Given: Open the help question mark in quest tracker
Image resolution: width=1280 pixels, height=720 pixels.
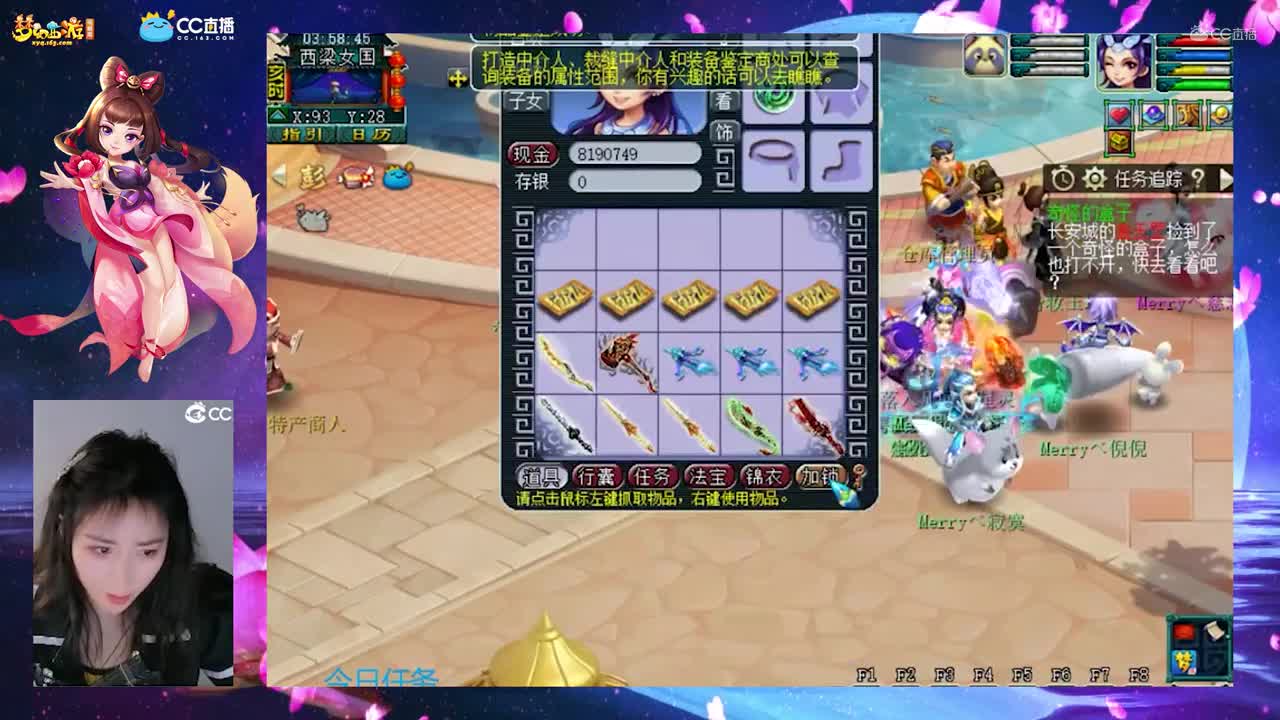Looking at the screenshot, I should tap(1199, 178).
